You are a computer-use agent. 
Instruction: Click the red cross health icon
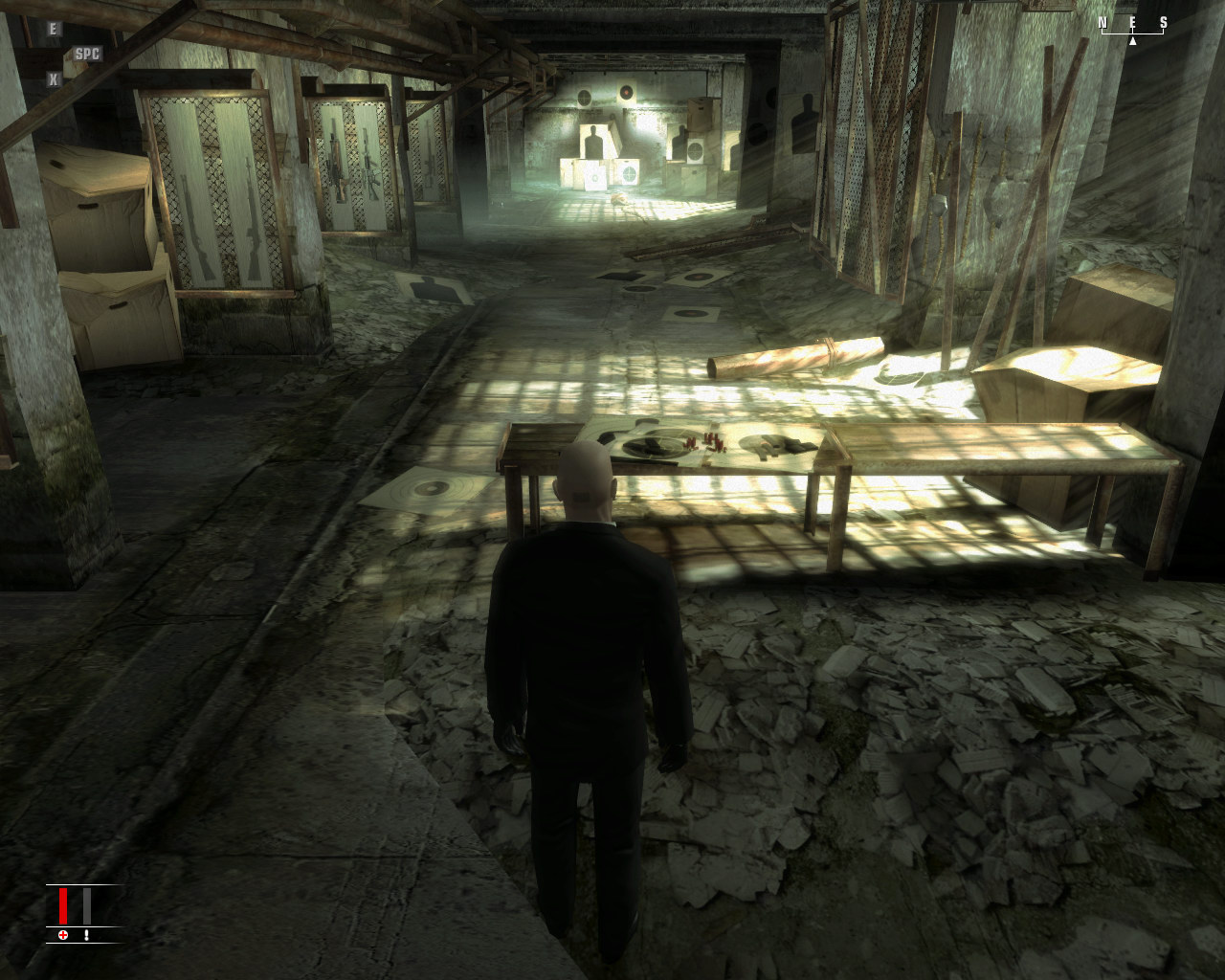click(x=63, y=934)
